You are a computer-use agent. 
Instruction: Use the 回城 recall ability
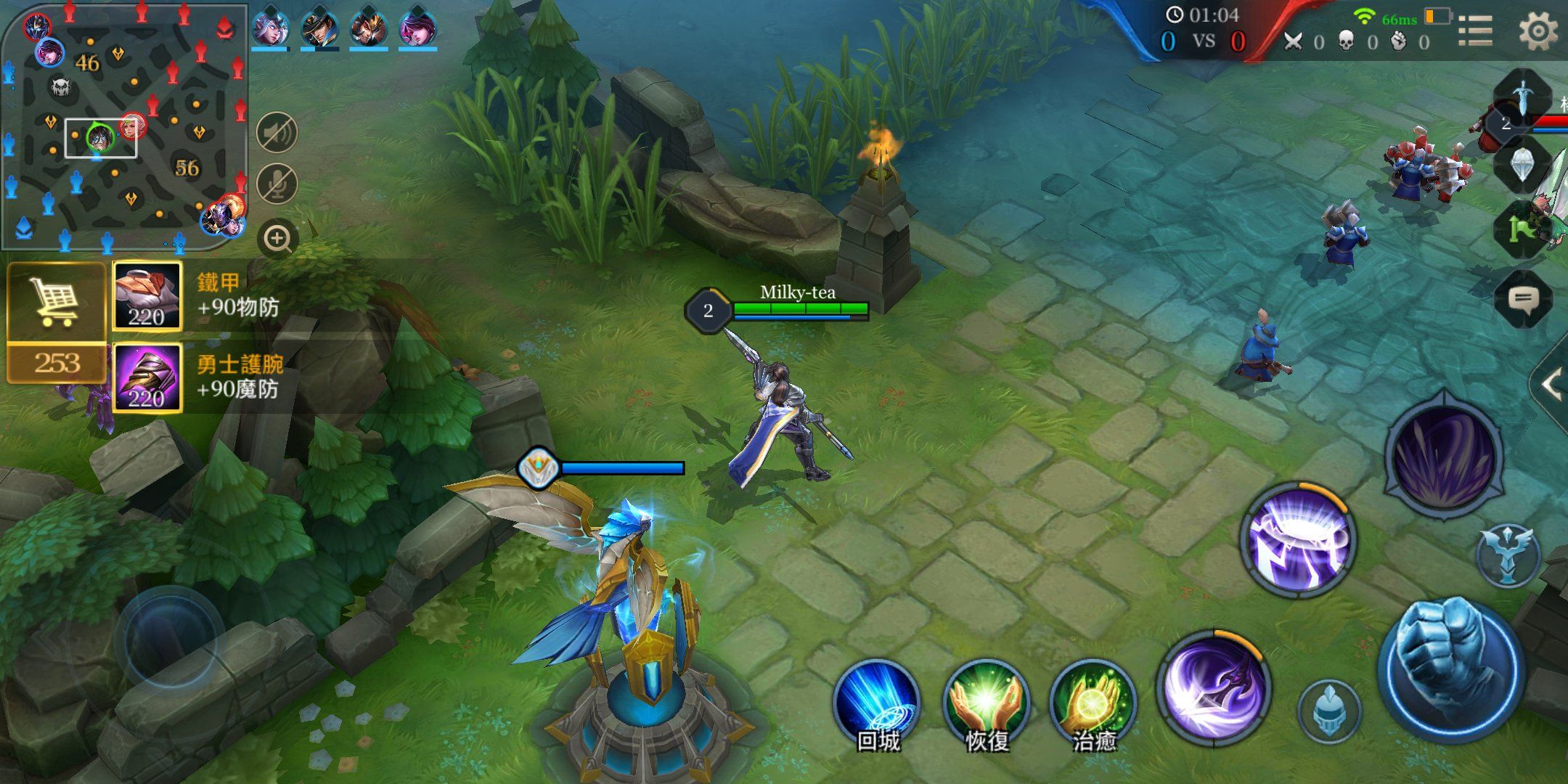[x=877, y=701]
